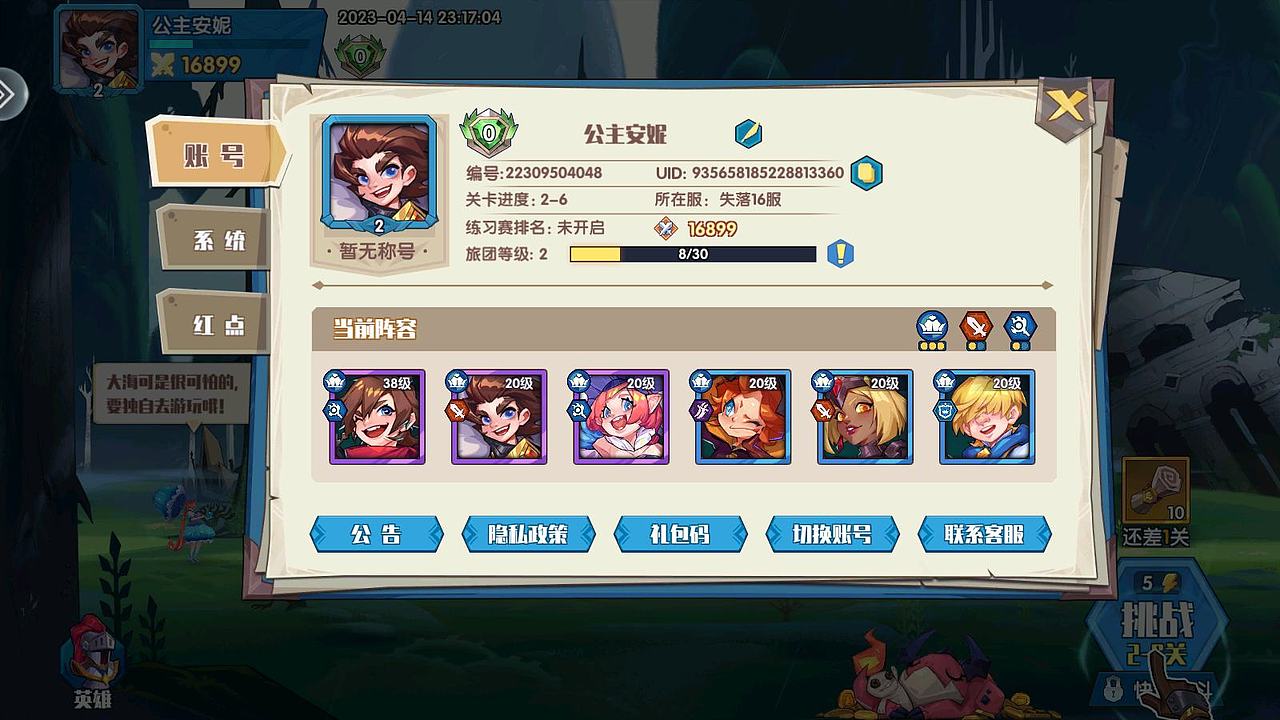
Task: Open 隐私政策 privacy policy
Action: pos(528,534)
